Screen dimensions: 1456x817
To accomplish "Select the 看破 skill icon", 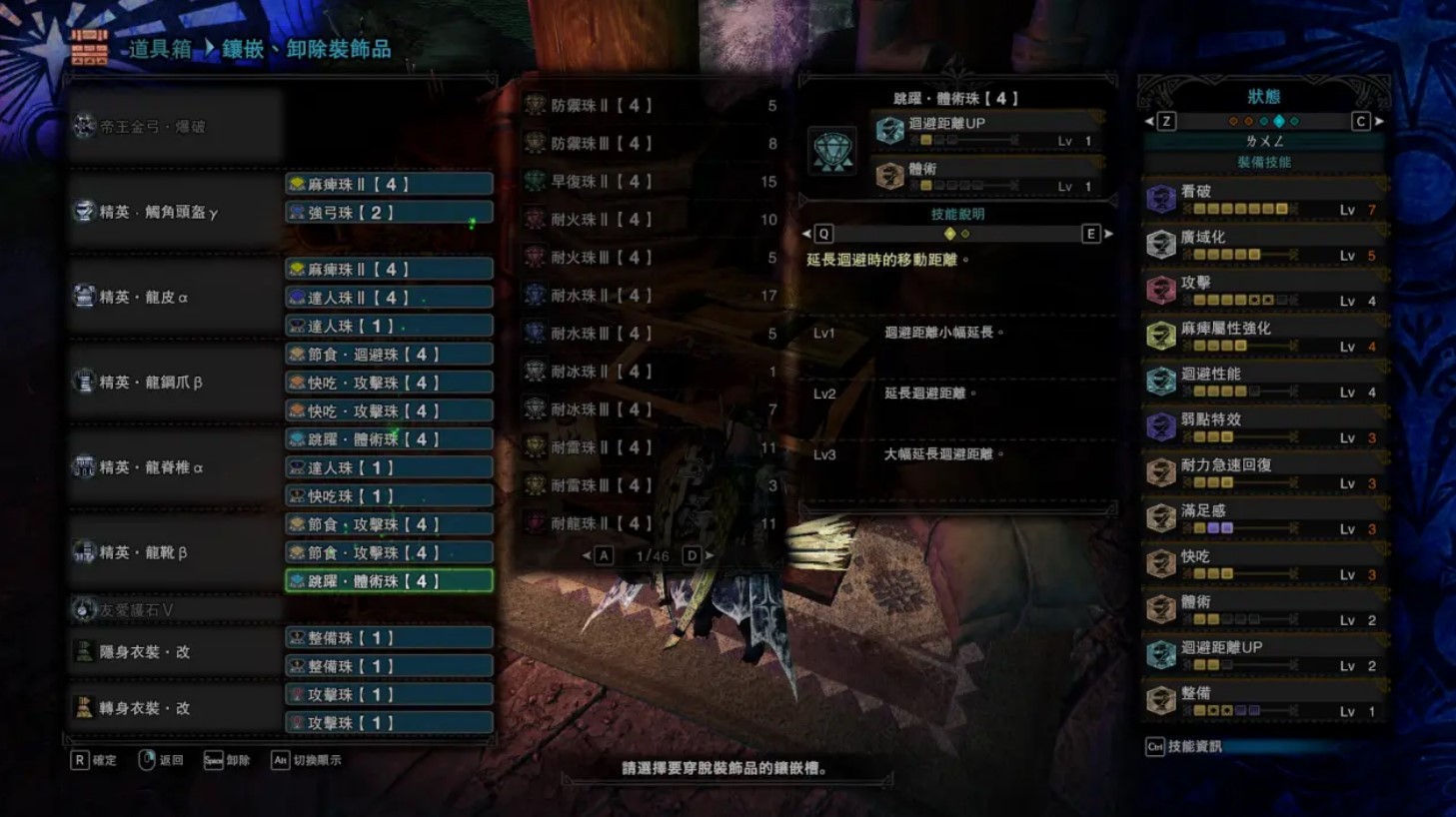I will coord(1160,196).
